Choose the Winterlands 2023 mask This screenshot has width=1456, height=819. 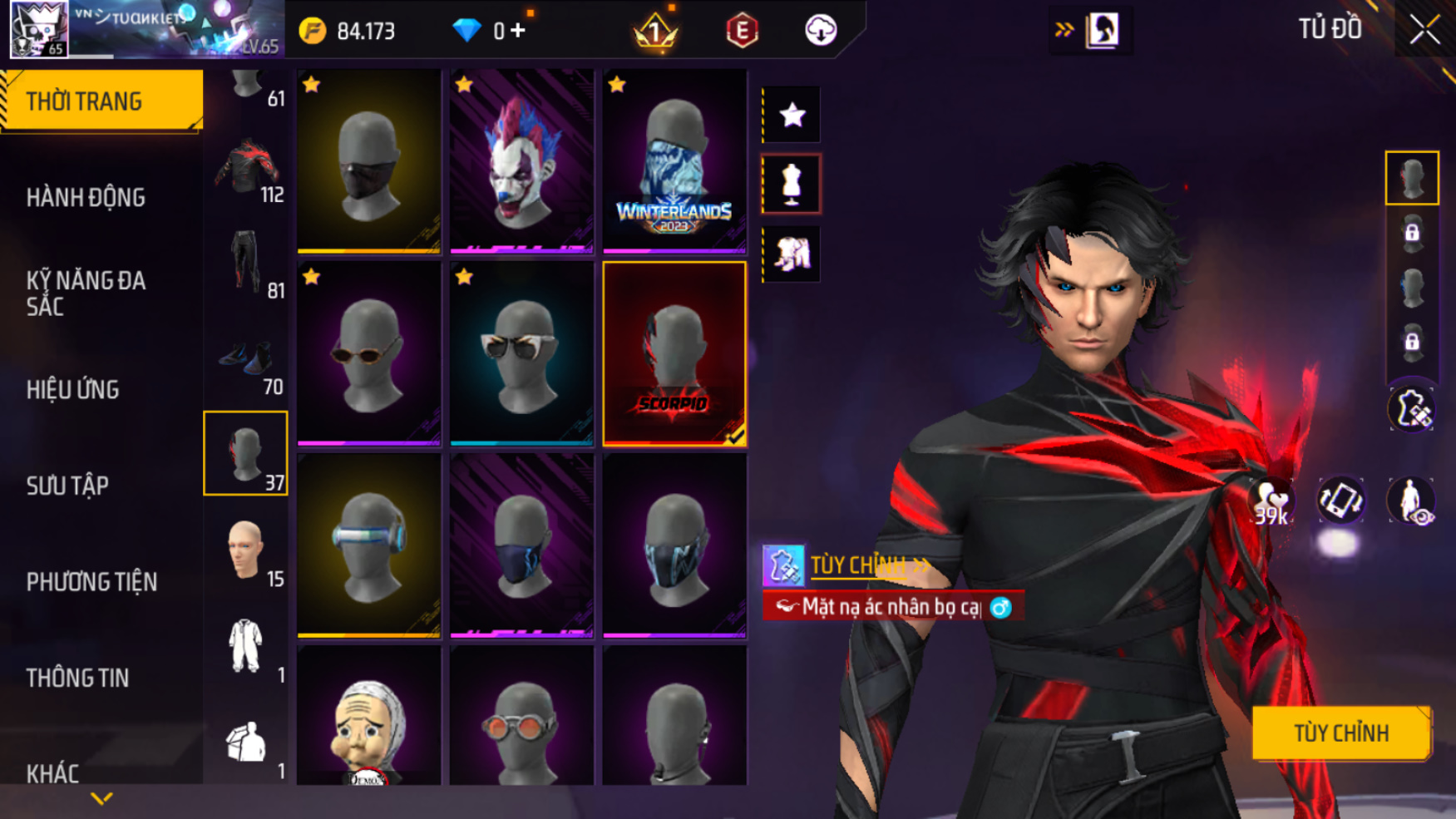click(674, 161)
